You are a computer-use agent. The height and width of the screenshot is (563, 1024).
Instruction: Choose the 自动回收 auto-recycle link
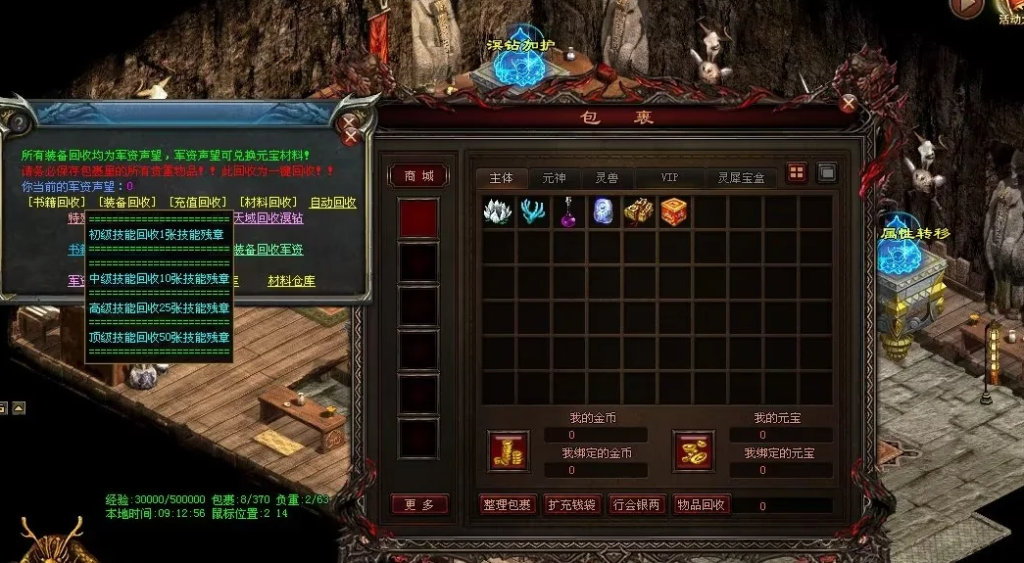333,202
